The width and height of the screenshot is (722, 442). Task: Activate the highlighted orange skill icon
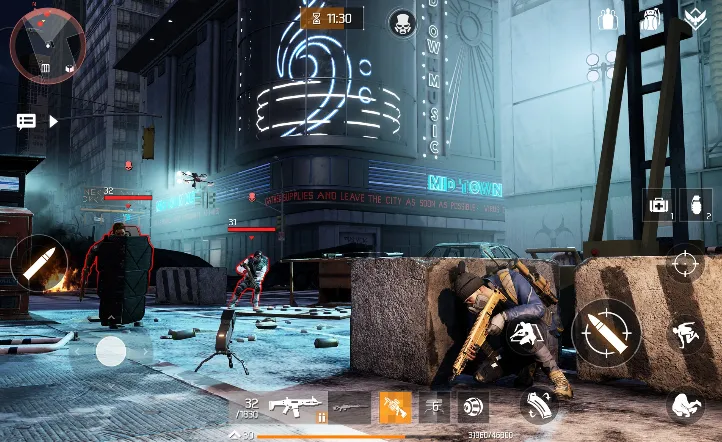394,407
